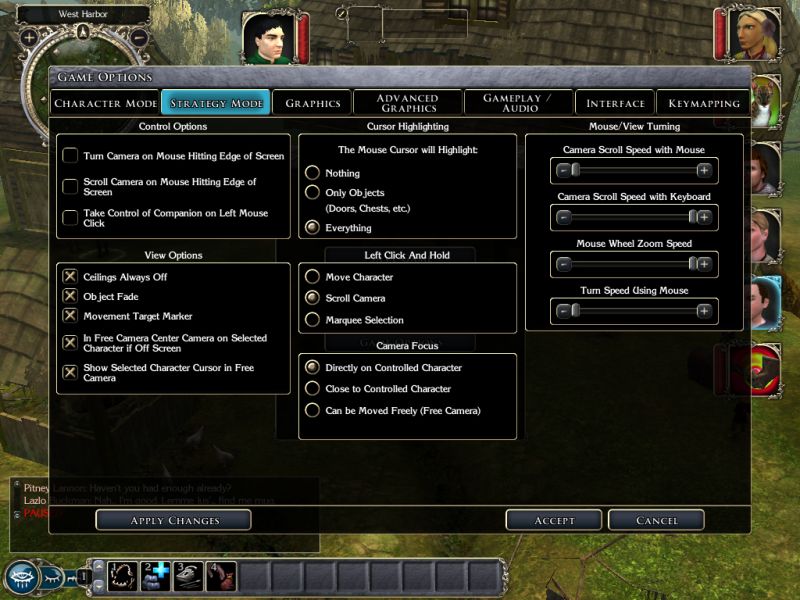
Task: Select Only Objects highlighting option
Action: point(312,192)
